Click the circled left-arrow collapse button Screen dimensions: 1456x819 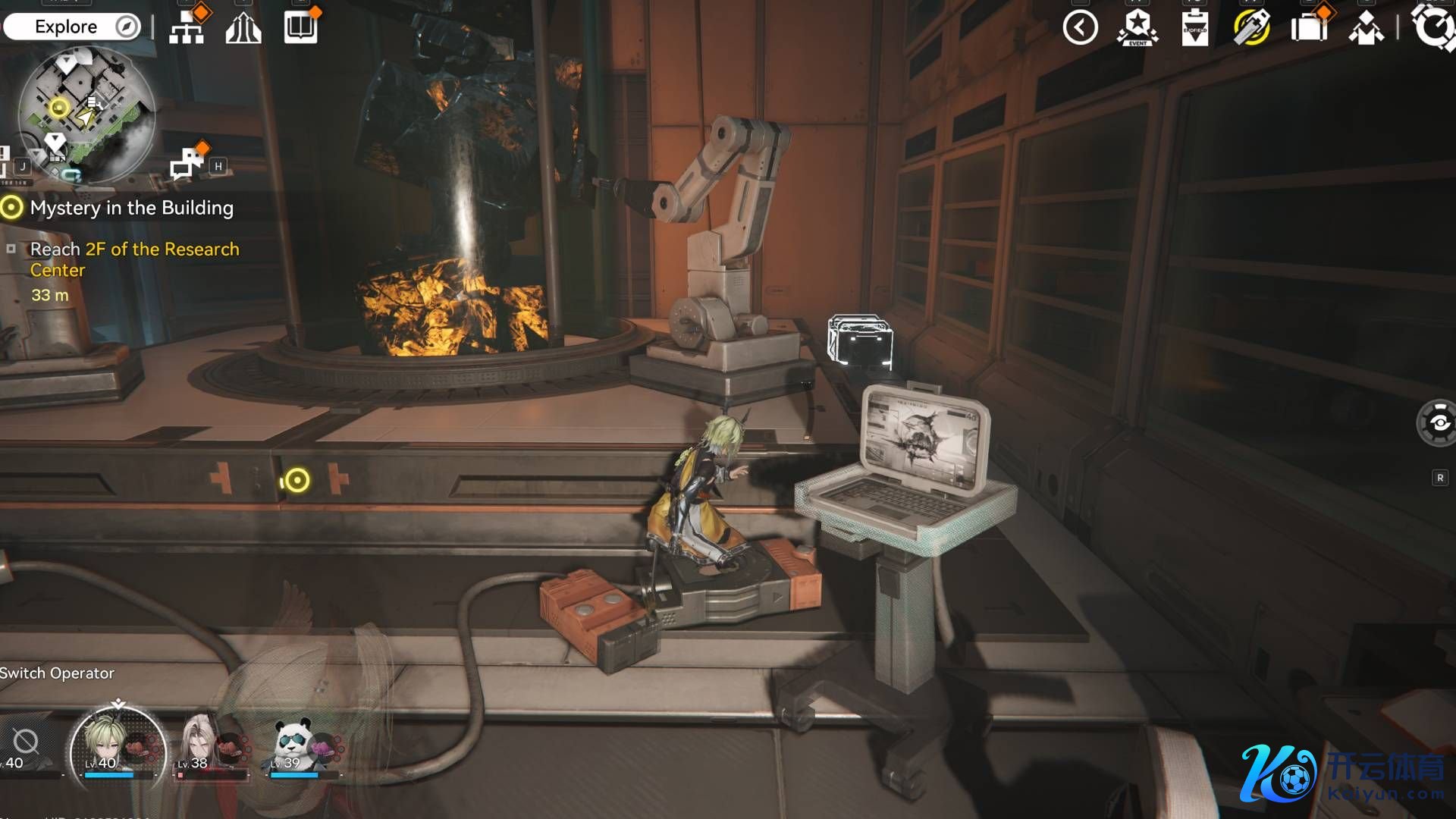[1080, 28]
